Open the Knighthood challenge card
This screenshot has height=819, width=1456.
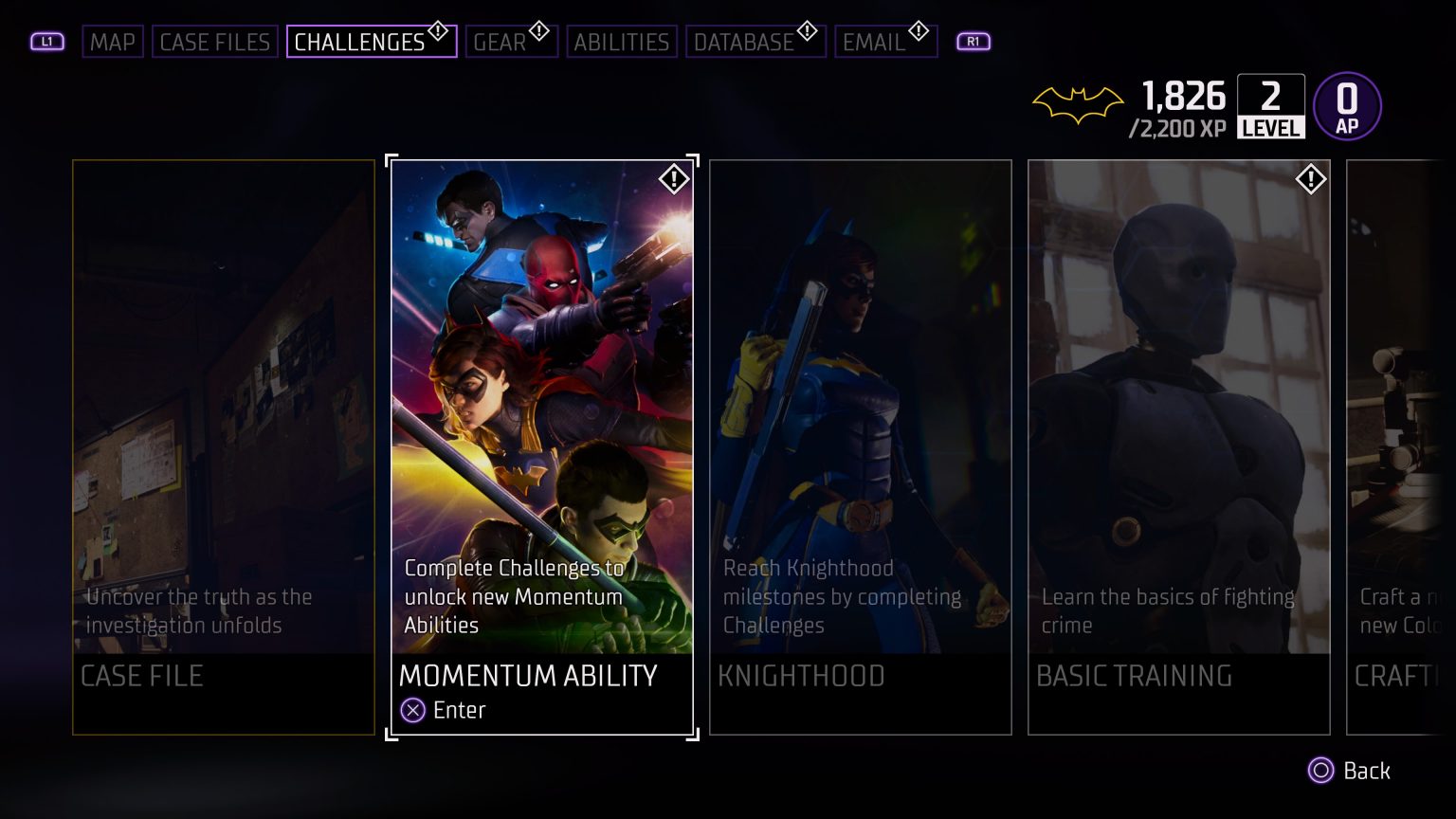tap(861, 446)
